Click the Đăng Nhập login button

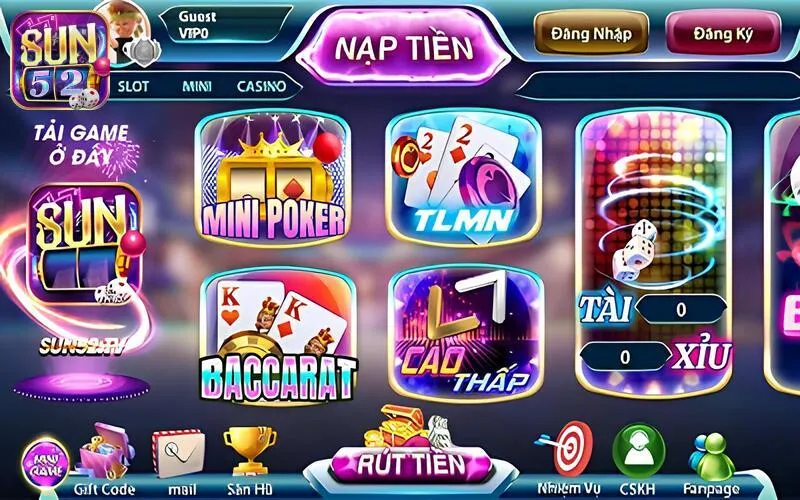590,33
